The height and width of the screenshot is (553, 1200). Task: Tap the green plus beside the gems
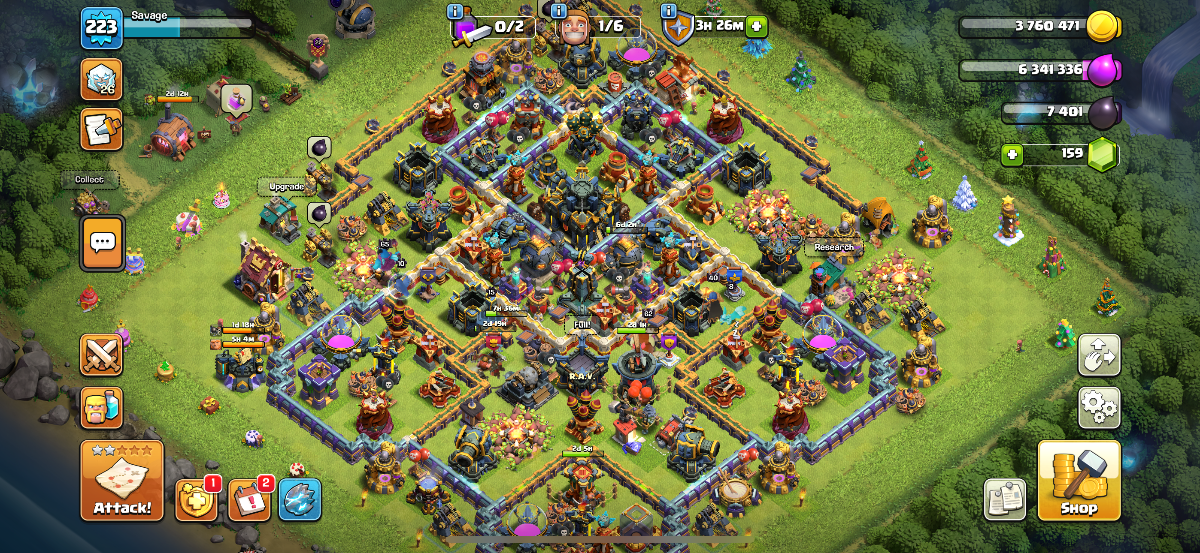pos(1012,155)
